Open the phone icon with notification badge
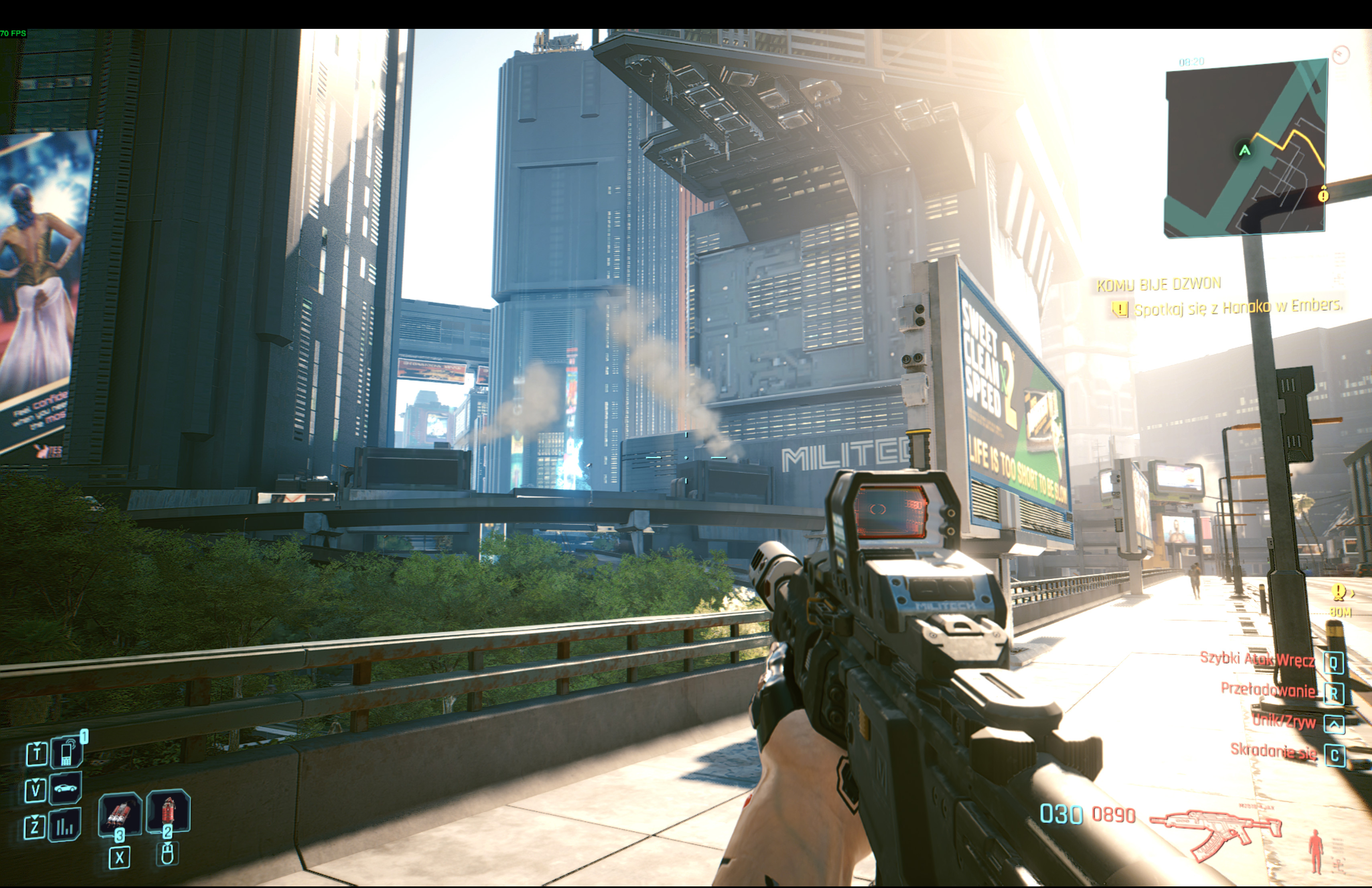 (x=67, y=753)
